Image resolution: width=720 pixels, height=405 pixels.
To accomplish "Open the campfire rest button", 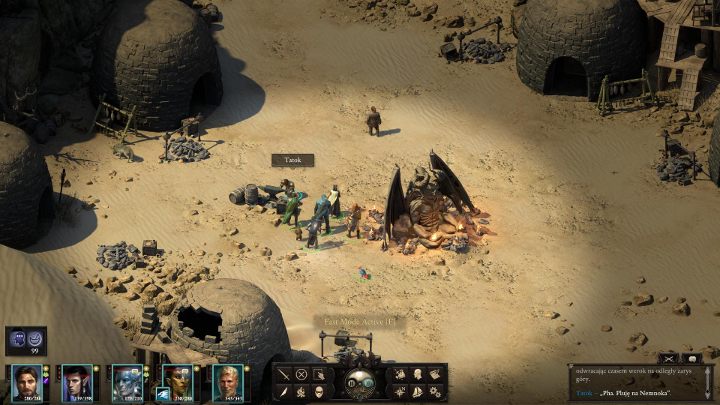I will pyautogui.click(x=302, y=391).
